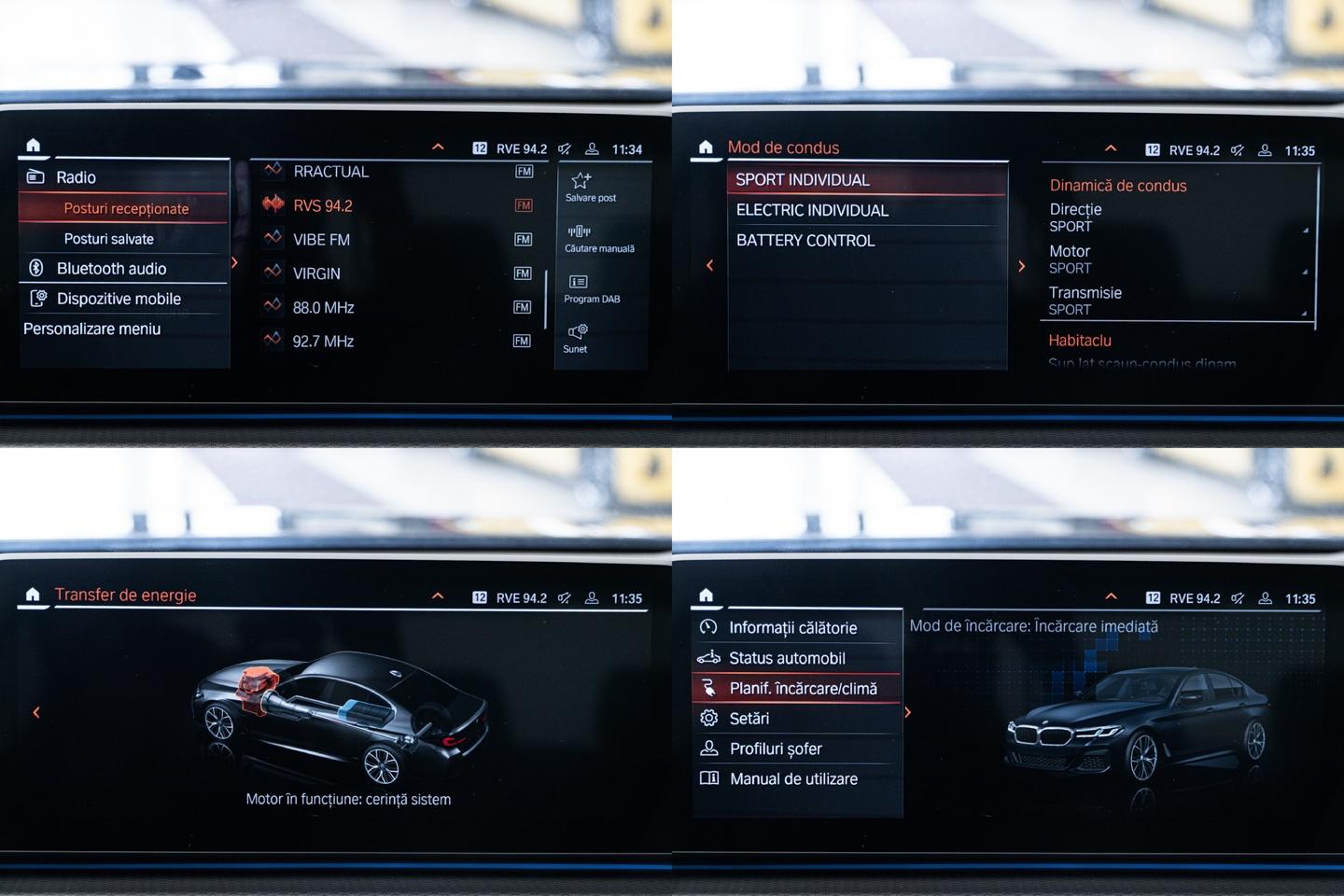Screen dimensions: 1344x896
Task: Select Posturi salvate in Radio menu
Action: click(x=109, y=239)
